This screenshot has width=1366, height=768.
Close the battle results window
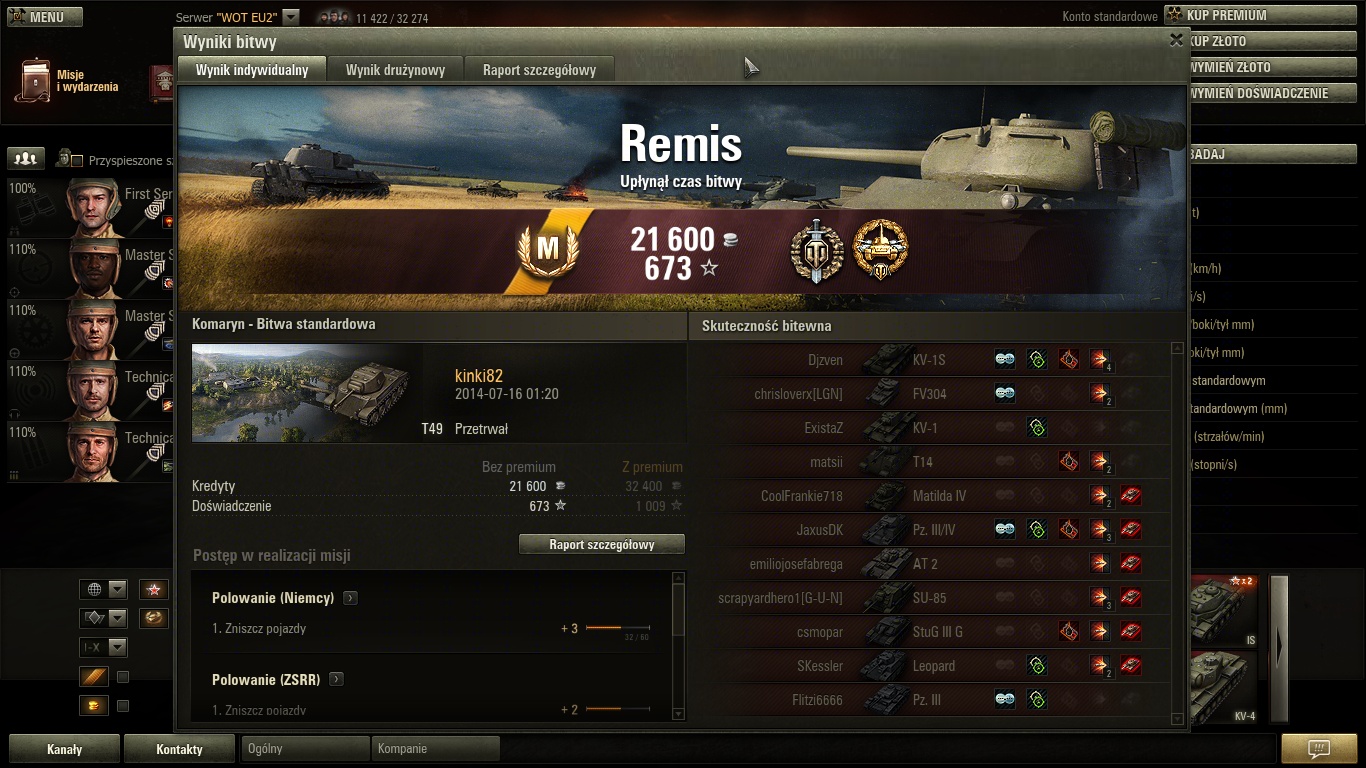click(1176, 40)
